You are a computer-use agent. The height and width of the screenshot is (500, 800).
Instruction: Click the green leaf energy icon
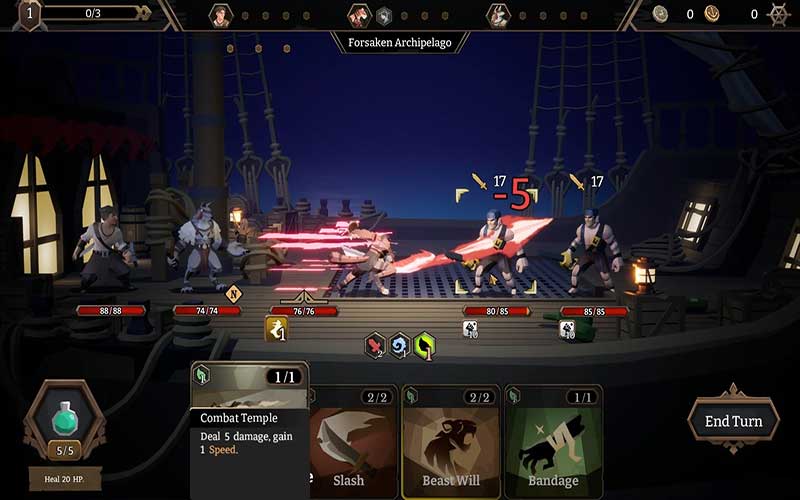point(424,346)
